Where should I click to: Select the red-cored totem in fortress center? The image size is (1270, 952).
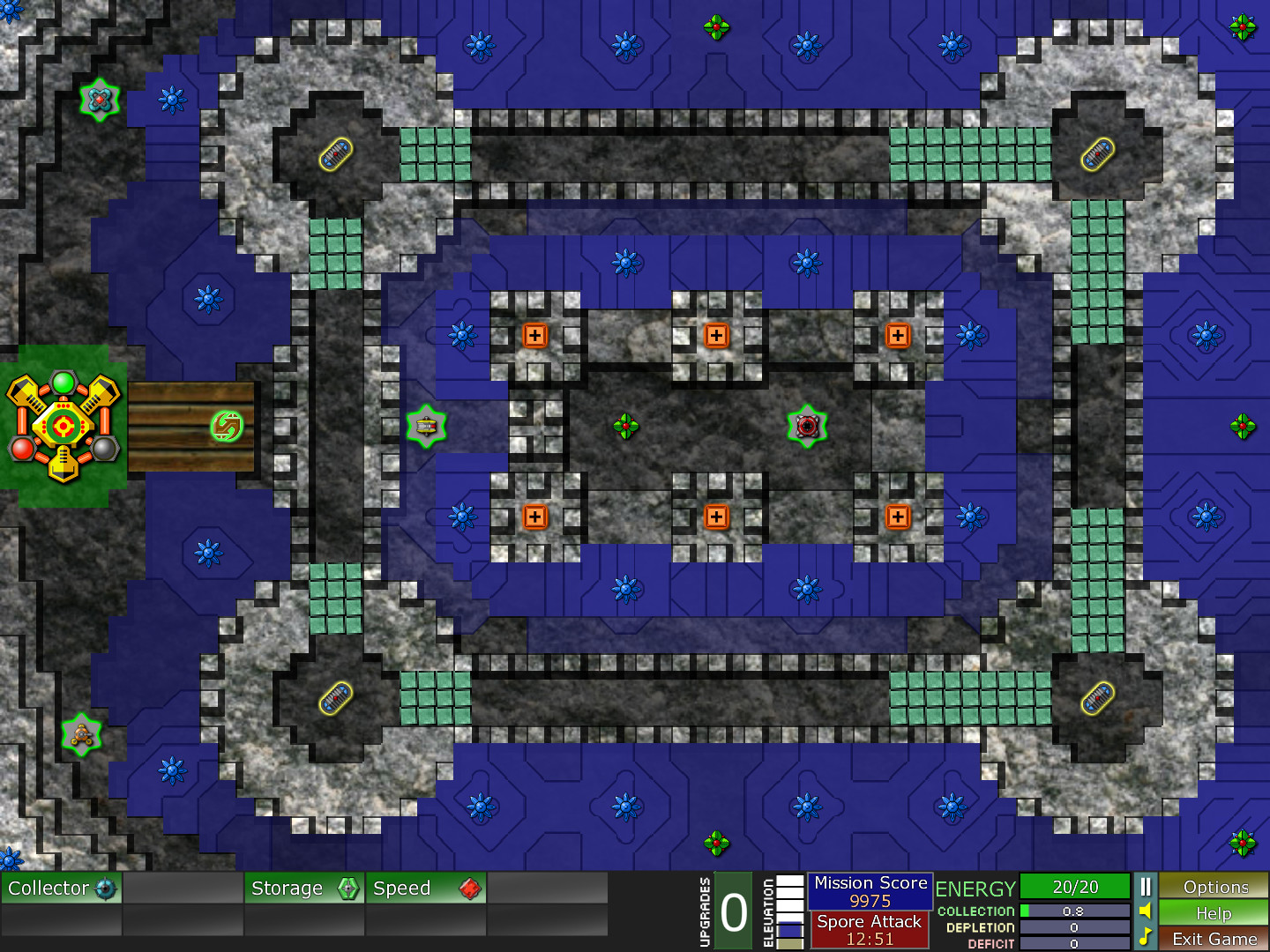tap(806, 426)
